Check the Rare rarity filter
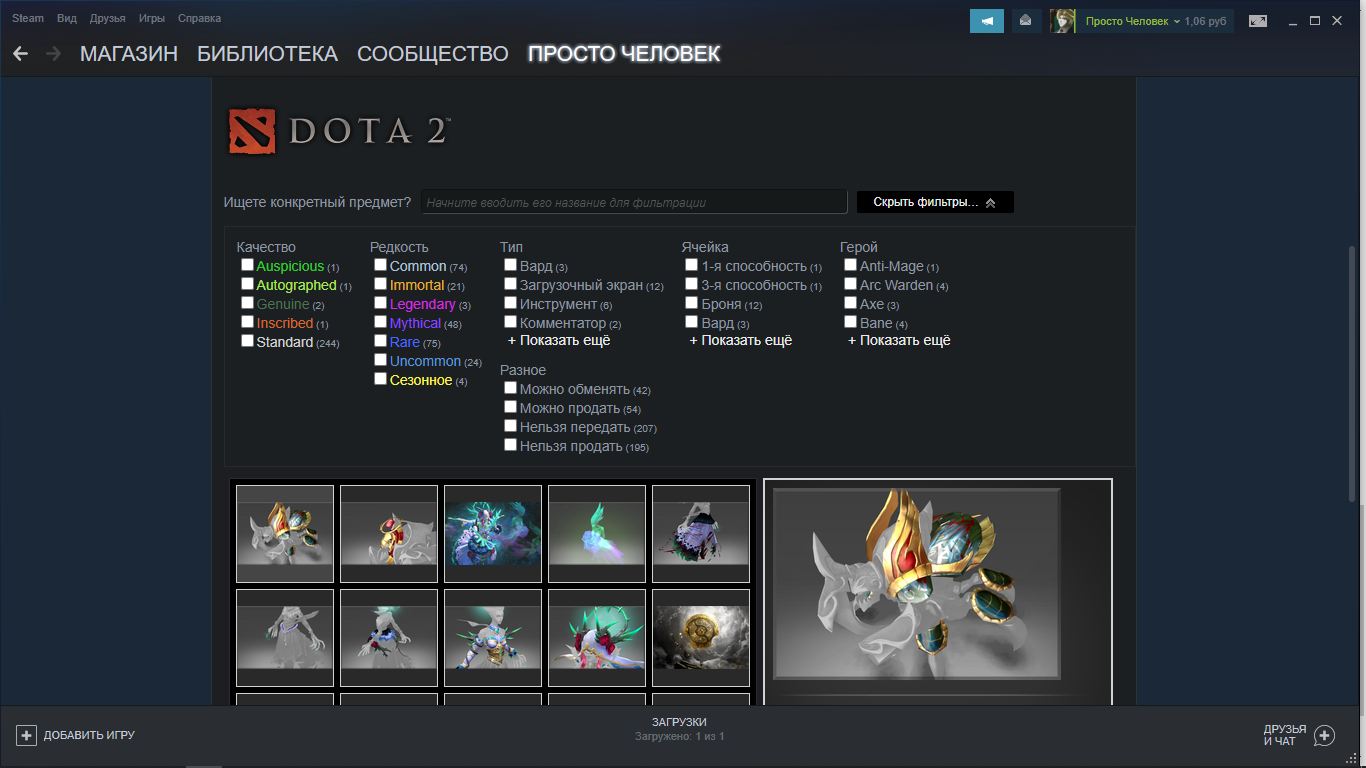 (380, 341)
